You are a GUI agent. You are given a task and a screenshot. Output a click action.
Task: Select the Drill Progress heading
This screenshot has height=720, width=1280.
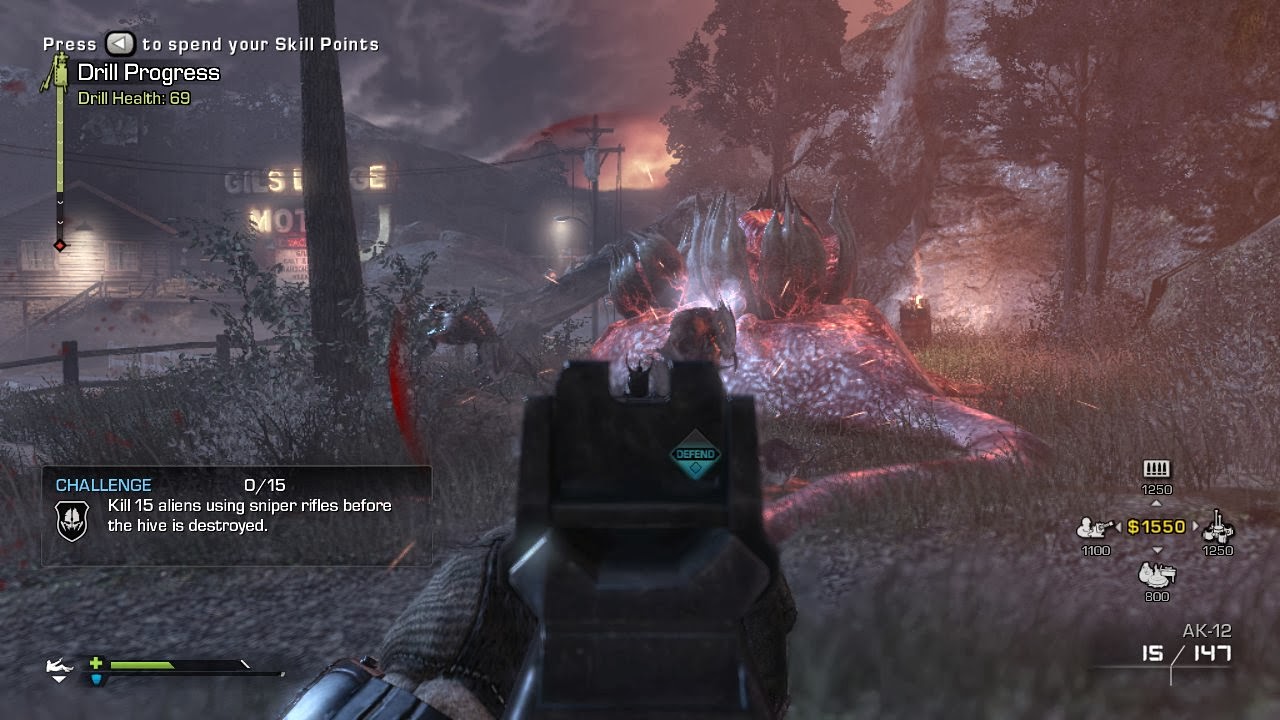click(x=146, y=72)
